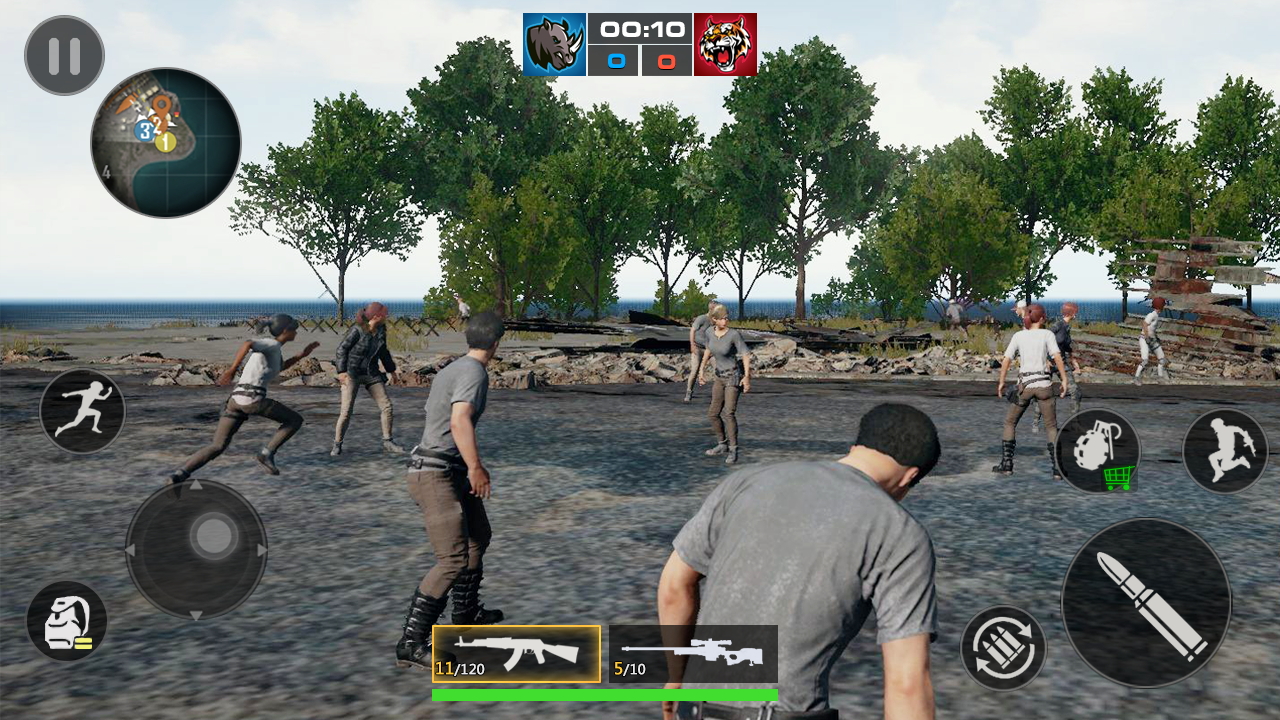Tap the fire button with bullet icon
This screenshot has height=720, width=1280.
(x=1148, y=600)
